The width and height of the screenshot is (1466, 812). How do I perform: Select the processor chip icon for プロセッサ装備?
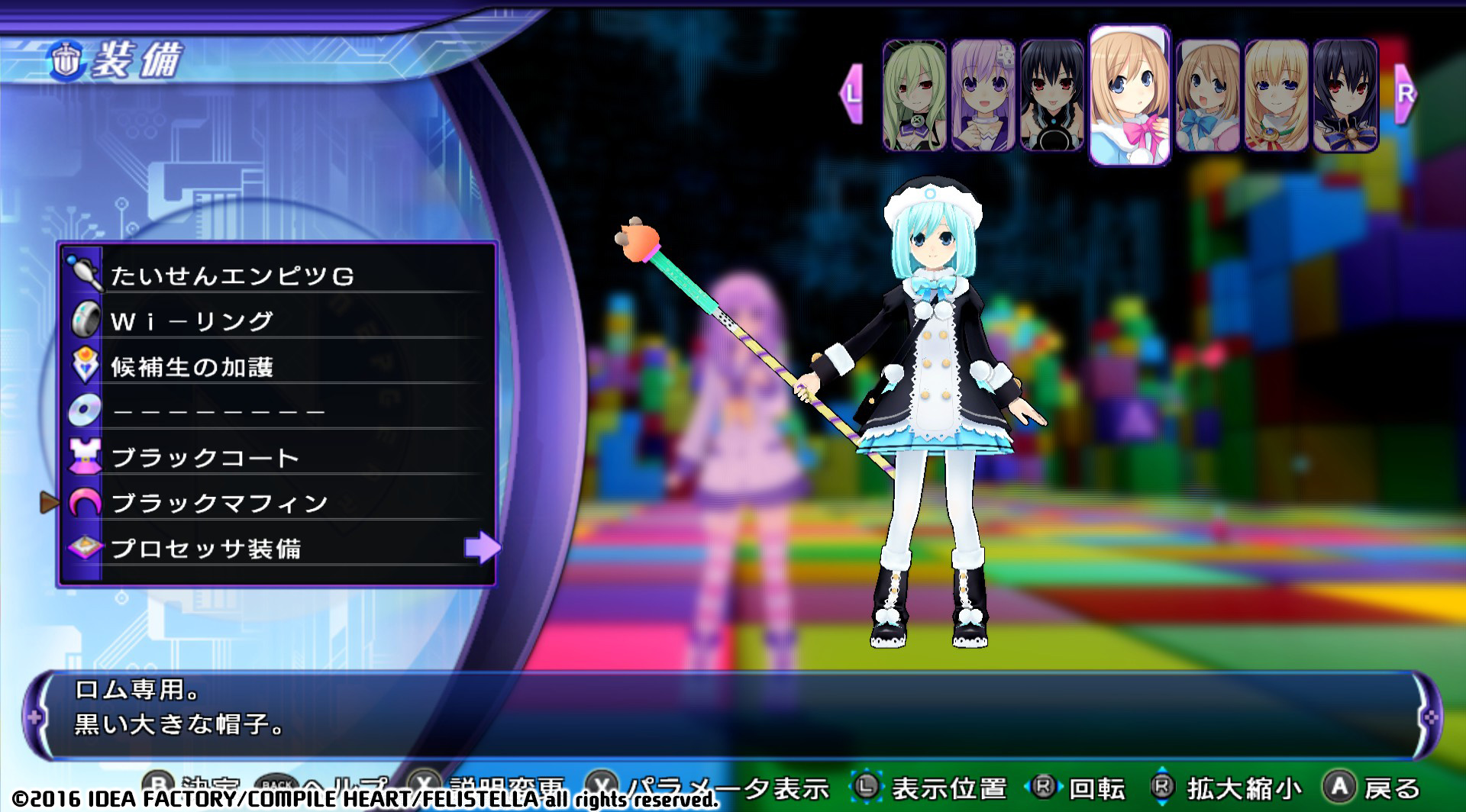click(x=86, y=548)
